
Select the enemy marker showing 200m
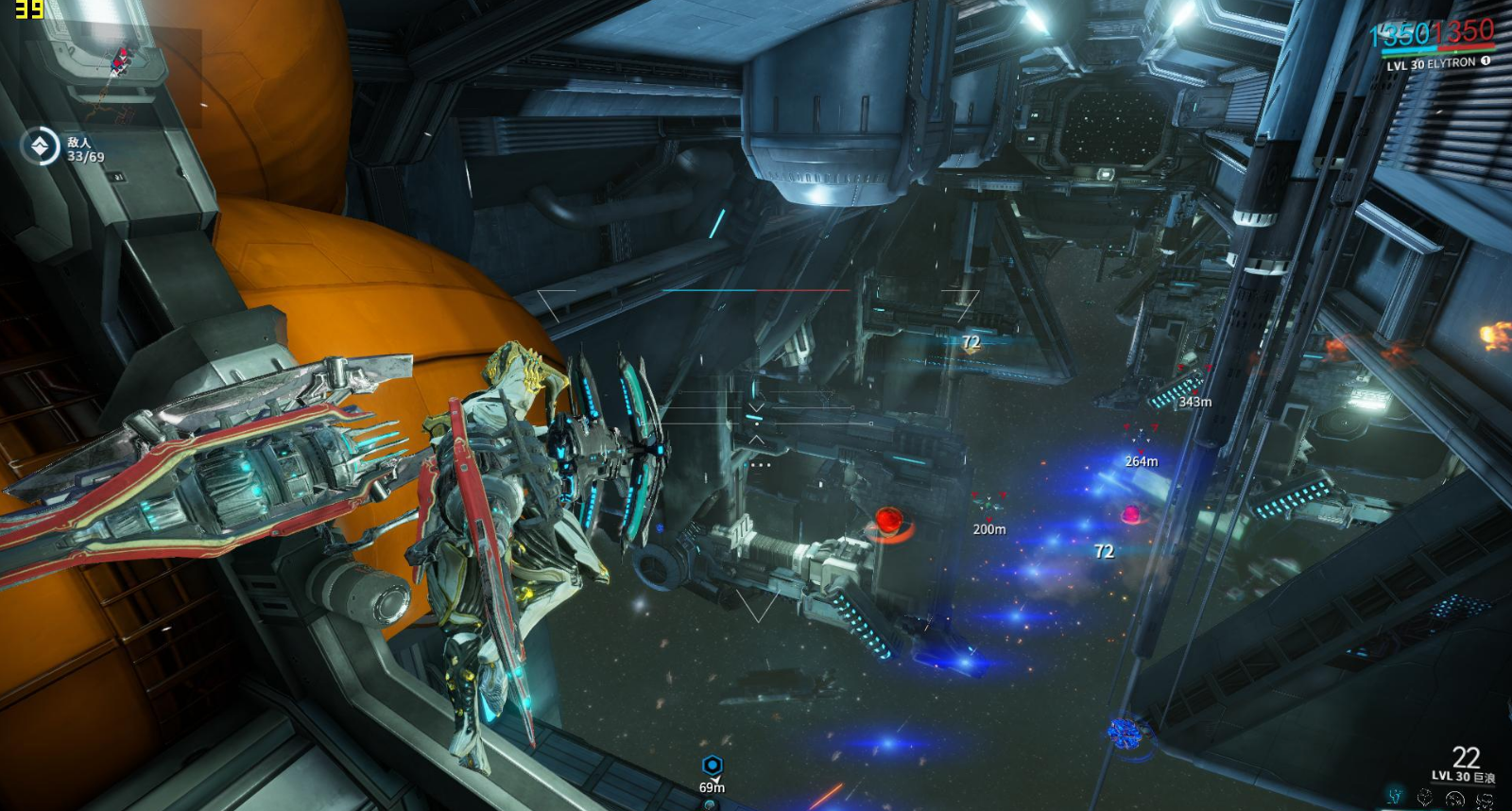pyautogui.click(x=989, y=505)
